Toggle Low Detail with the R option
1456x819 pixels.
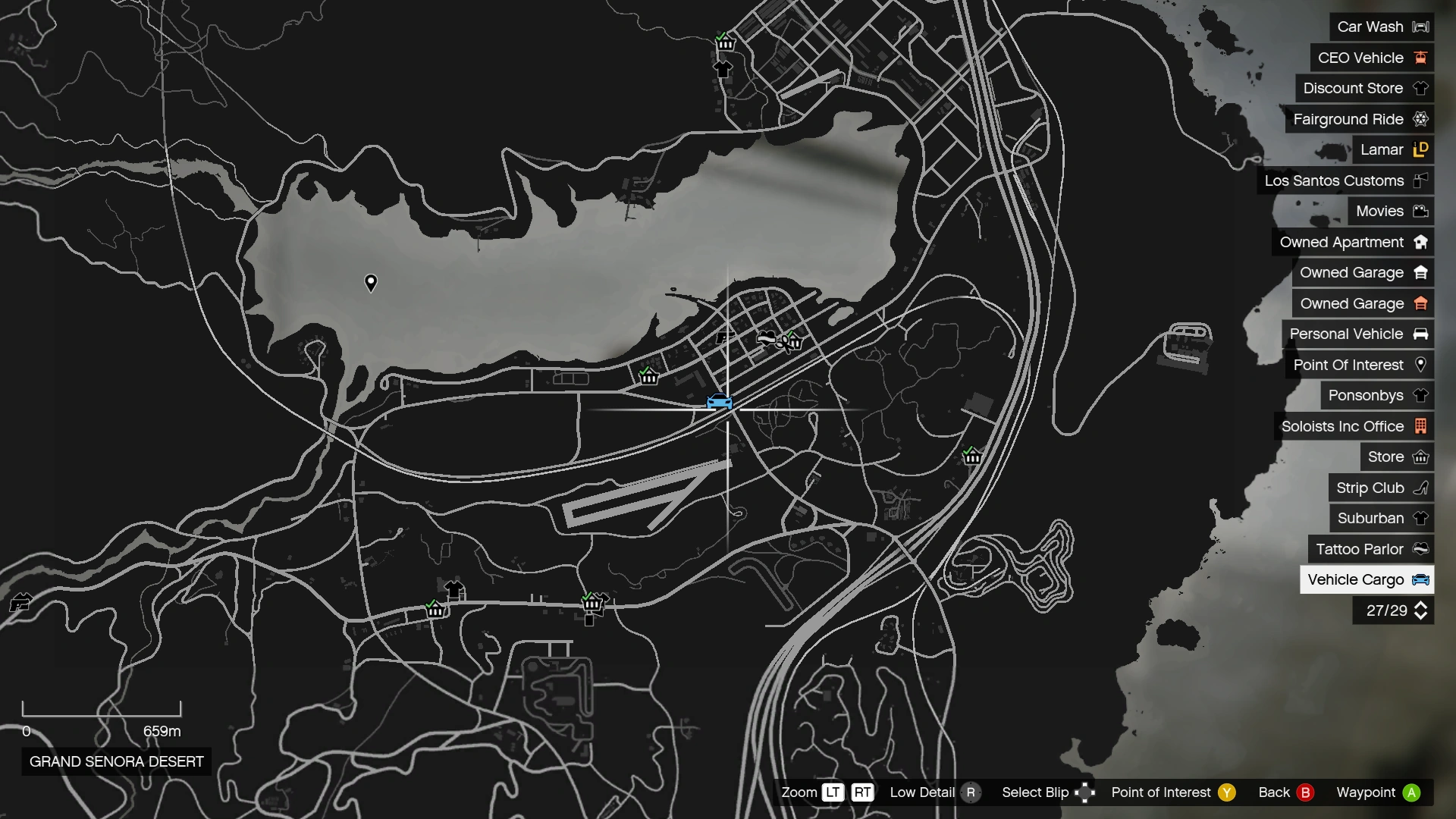[973, 792]
